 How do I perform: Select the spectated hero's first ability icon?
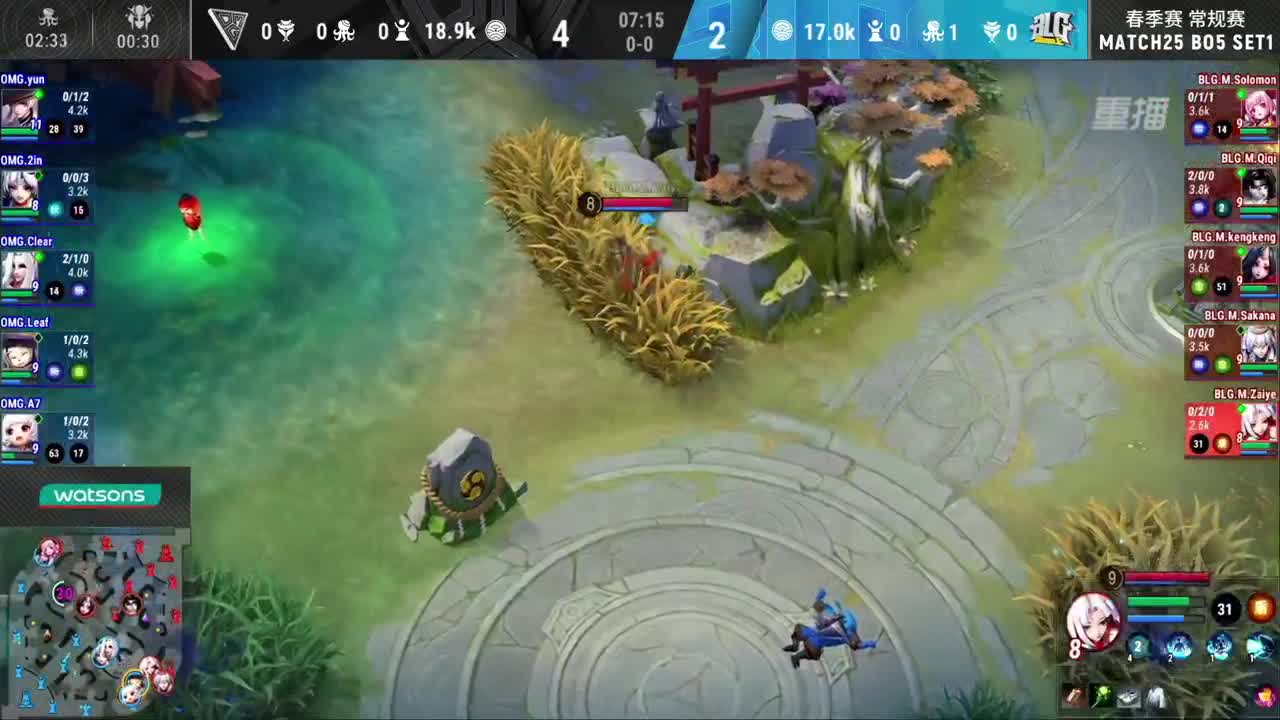click(x=1139, y=646)
